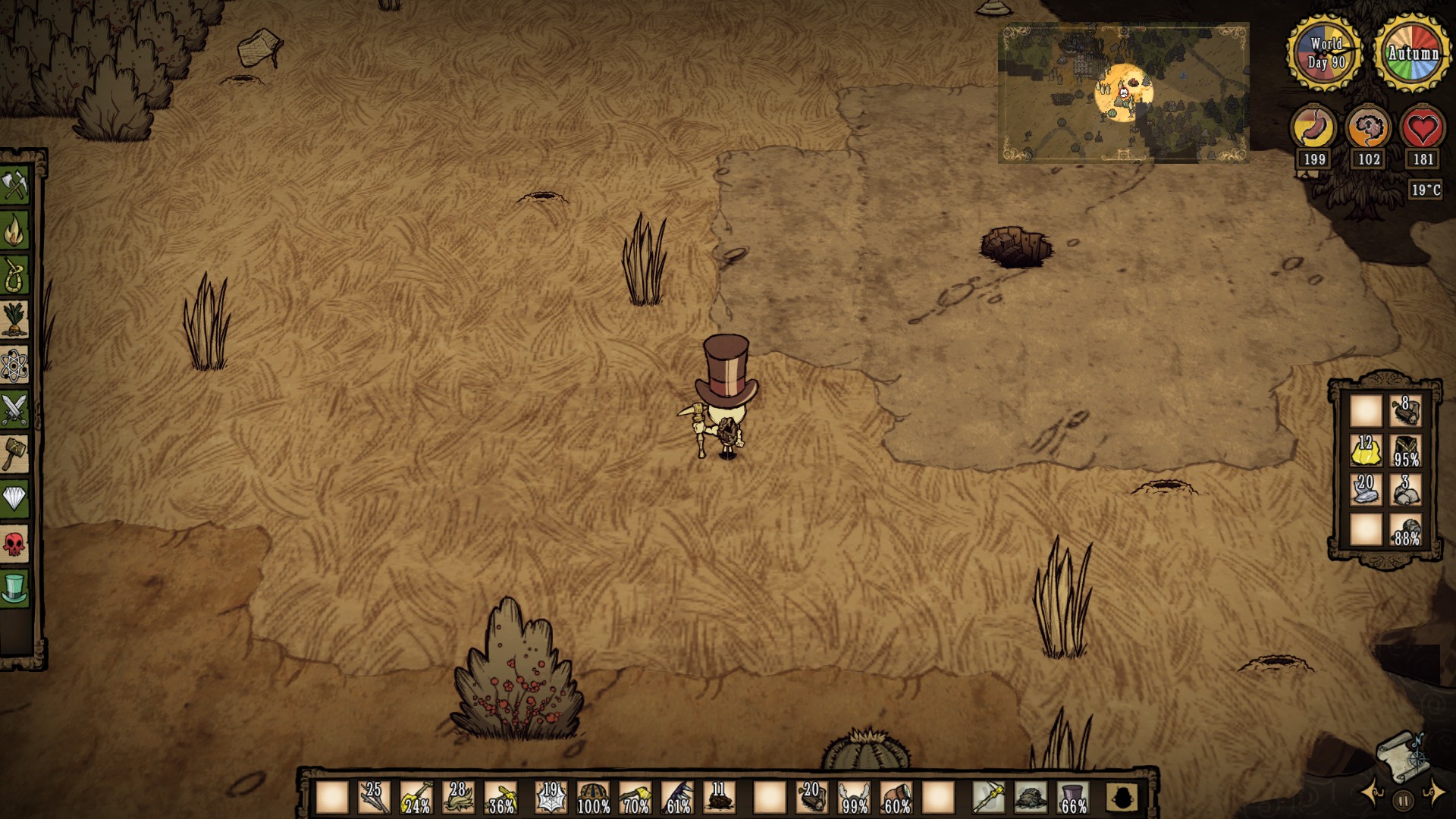
Task: Select the Structures hammer crafting tab
Action: pyautogui.click(x=15, y=453)
